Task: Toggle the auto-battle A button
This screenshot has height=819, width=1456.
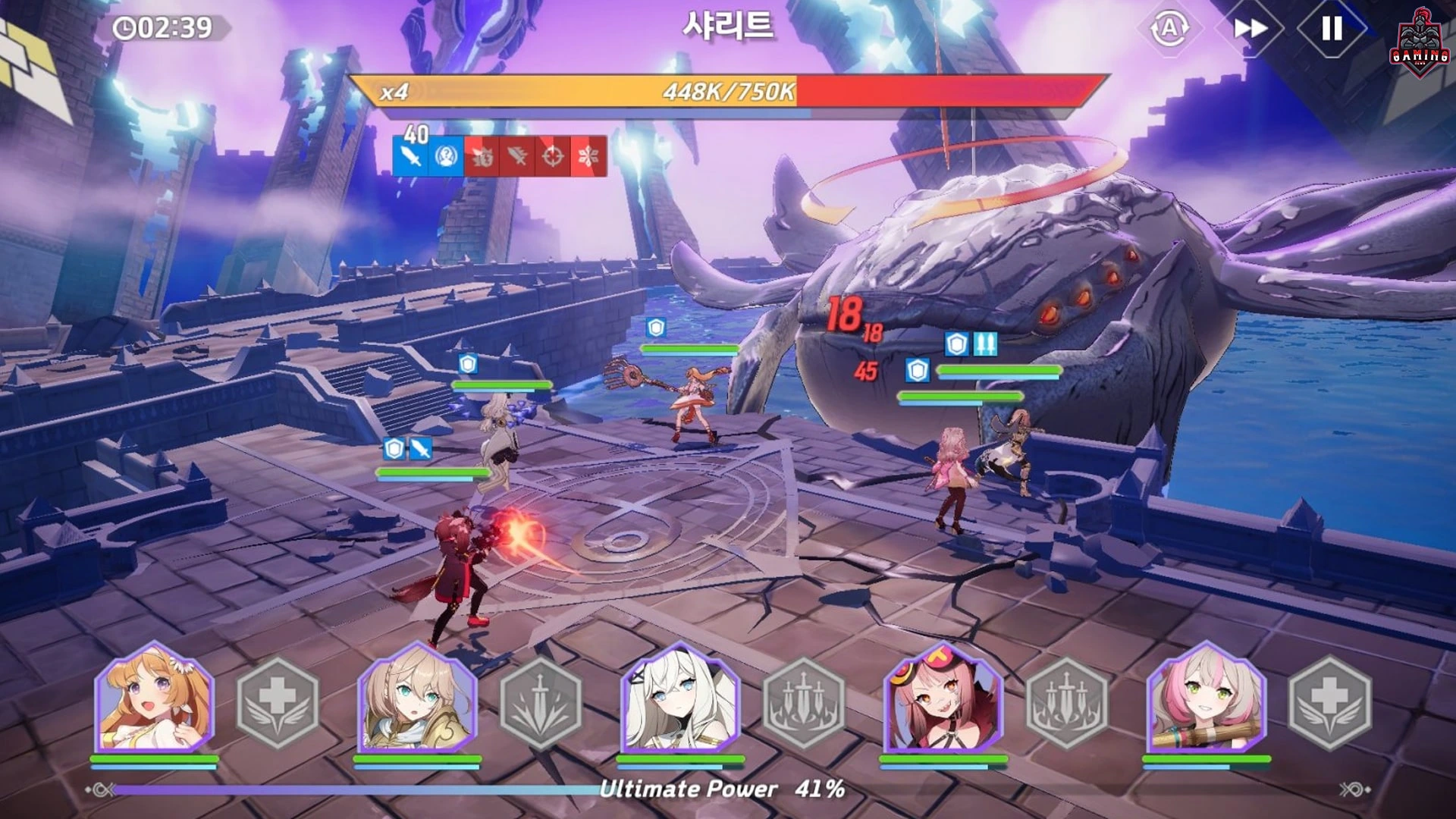Action: click(x=1169, y=29)
